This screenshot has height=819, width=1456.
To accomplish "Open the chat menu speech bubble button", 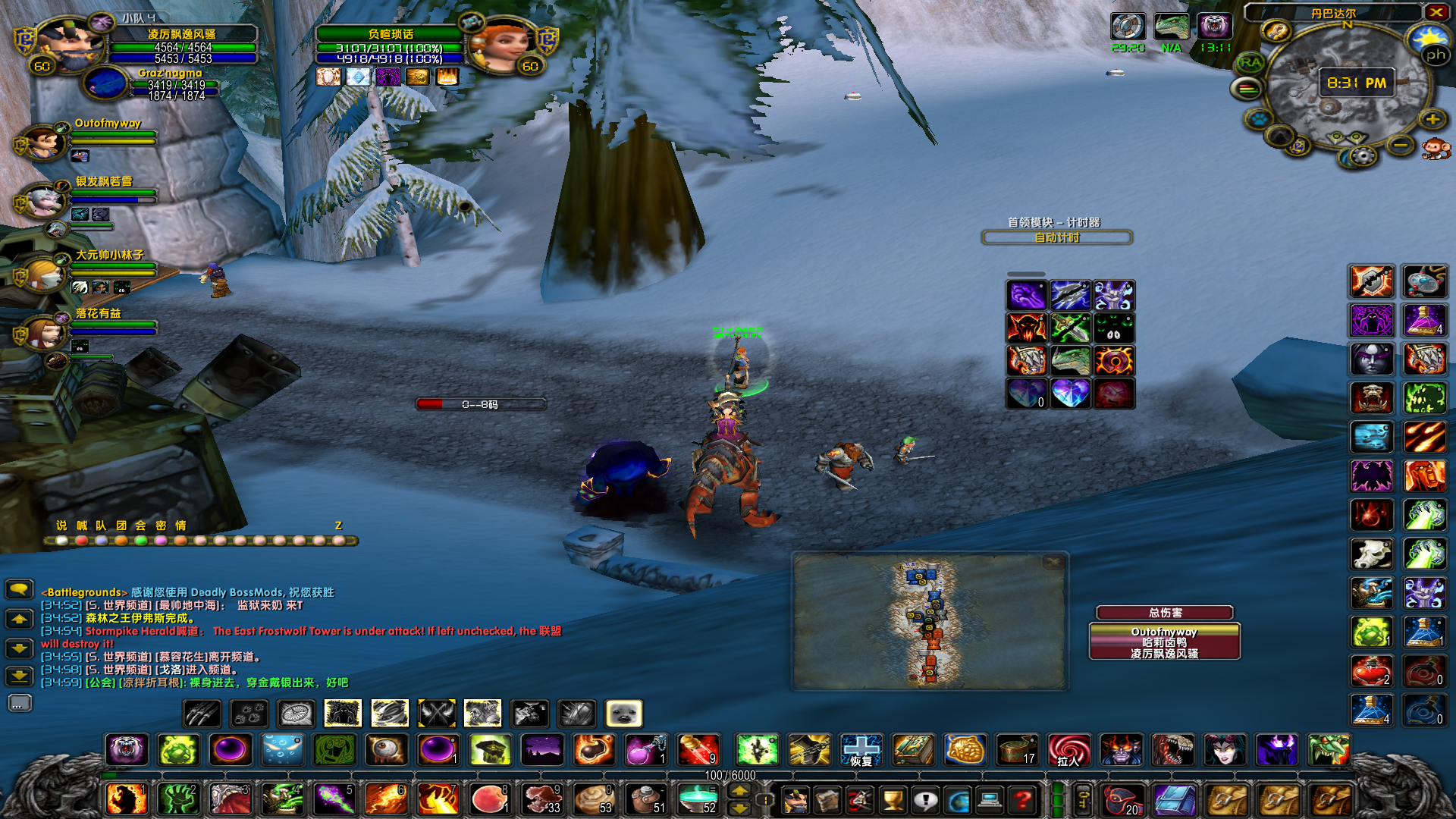I will point(19,589).
